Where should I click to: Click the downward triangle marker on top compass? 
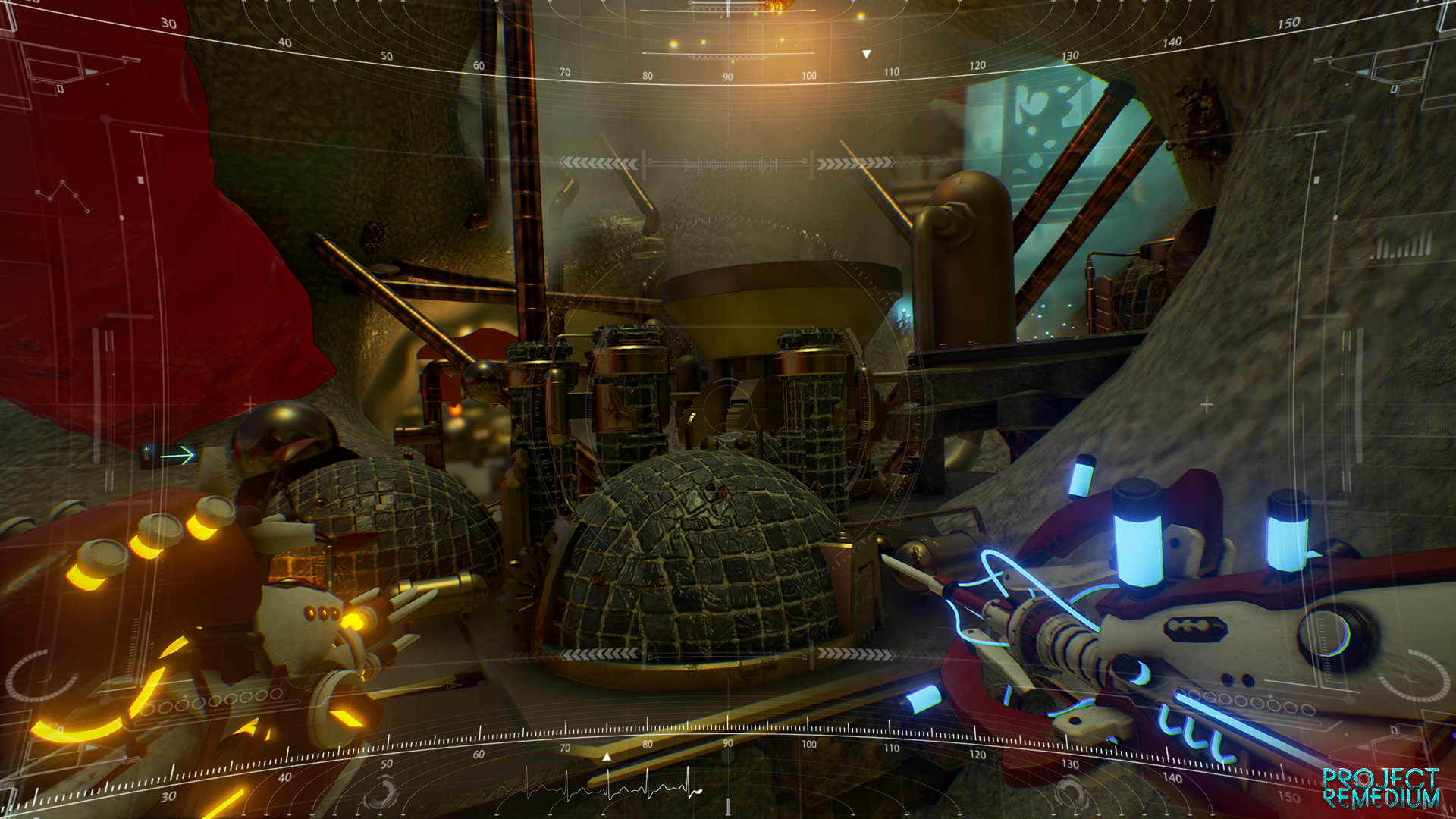(x=866, y=53)
